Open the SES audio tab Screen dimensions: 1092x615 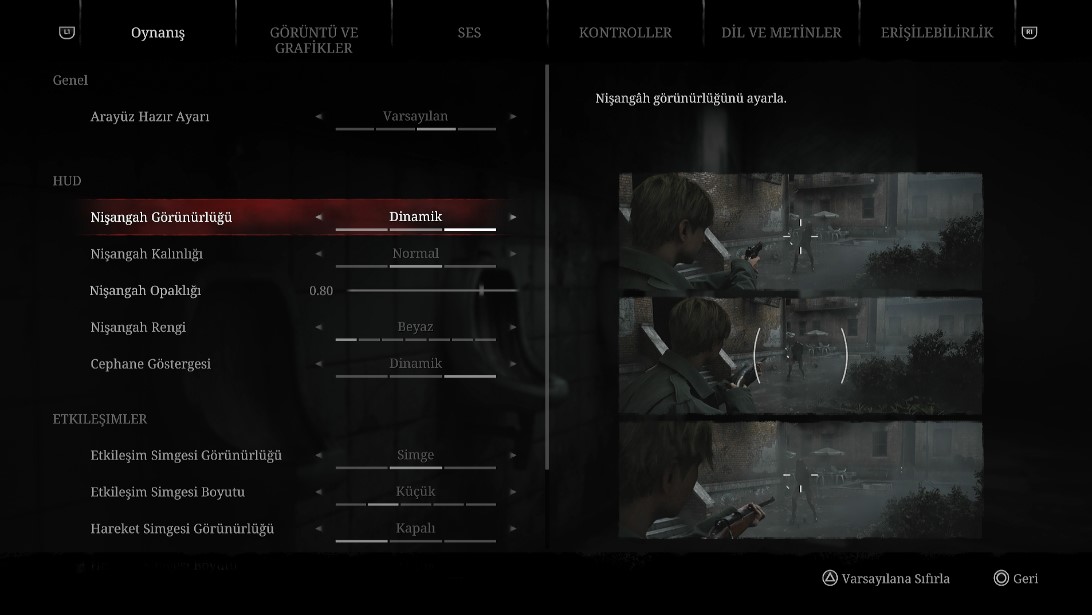pyautogui.click(x=469, y=33)
